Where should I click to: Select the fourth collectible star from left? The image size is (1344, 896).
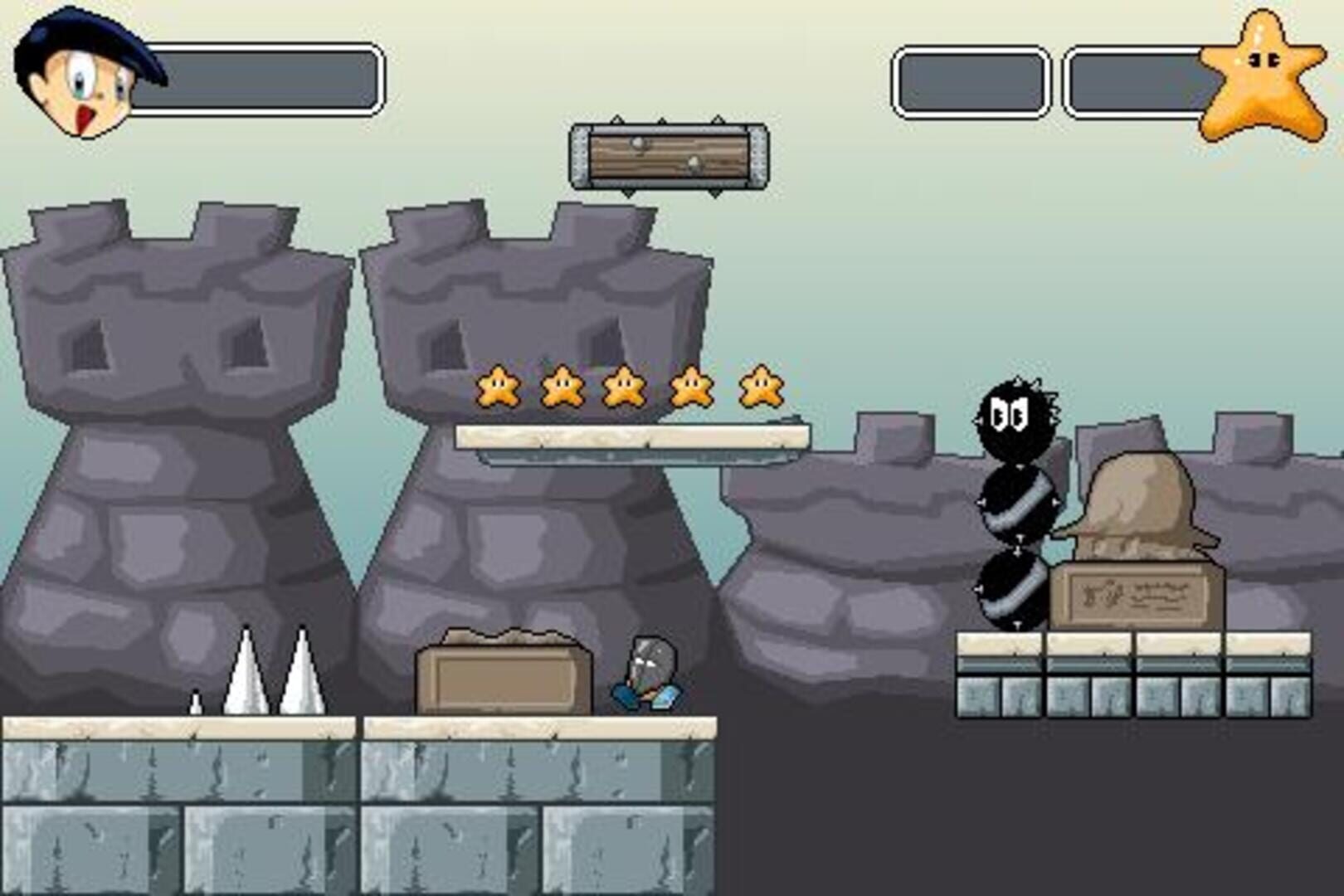coord(689,386)
